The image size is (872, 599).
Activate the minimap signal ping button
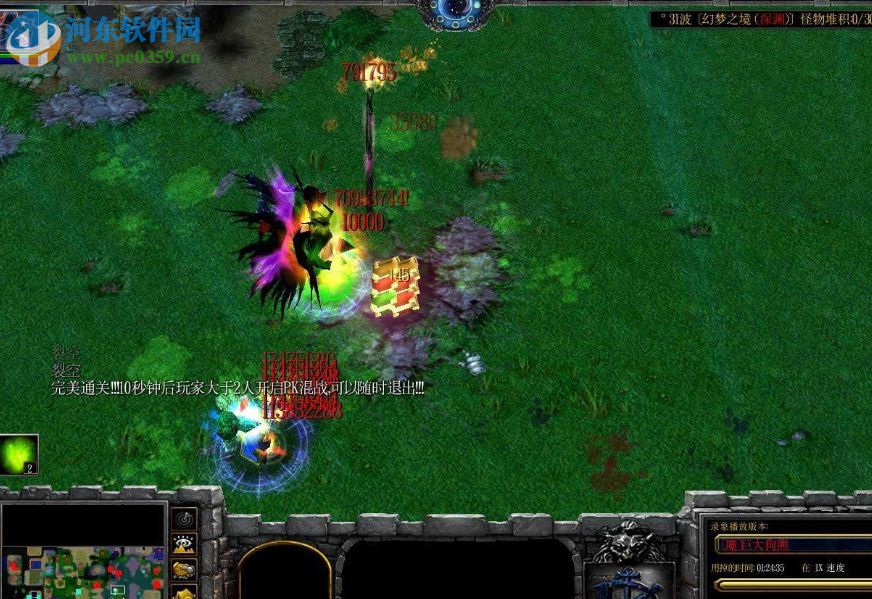184,519
